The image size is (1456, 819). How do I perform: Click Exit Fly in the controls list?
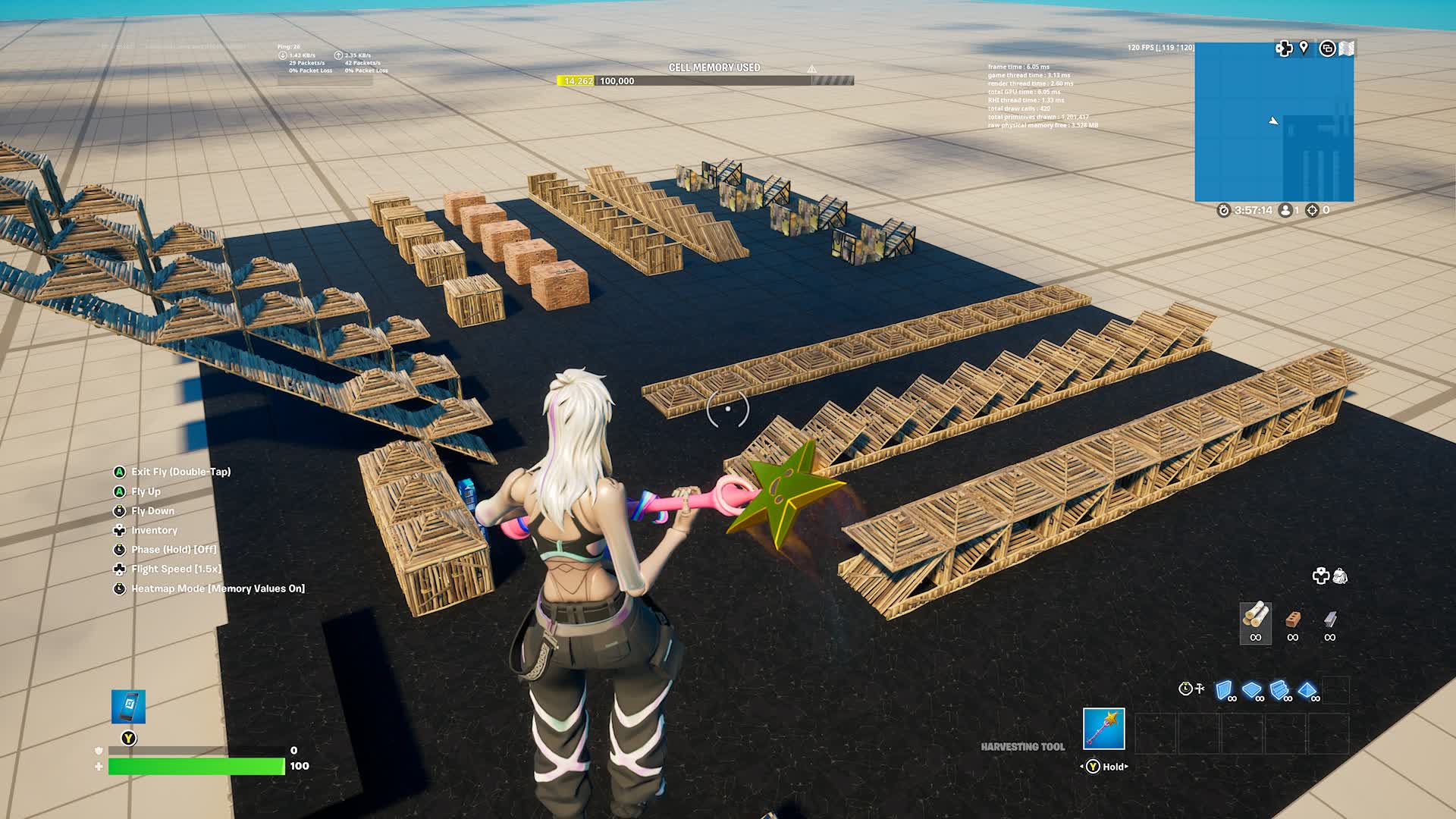tap(180, 472)
